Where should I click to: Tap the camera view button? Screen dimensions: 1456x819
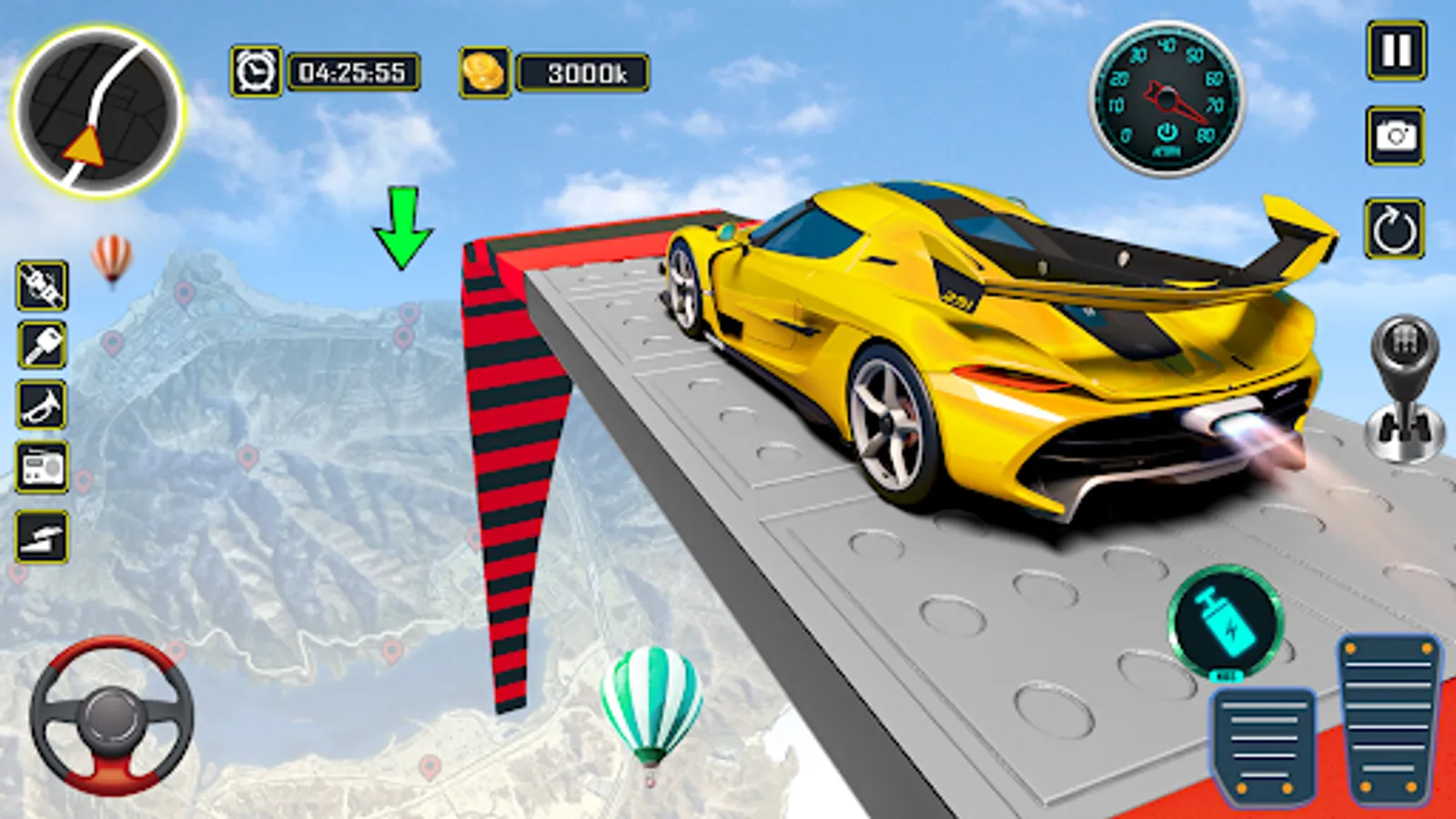click(1396, 136)
